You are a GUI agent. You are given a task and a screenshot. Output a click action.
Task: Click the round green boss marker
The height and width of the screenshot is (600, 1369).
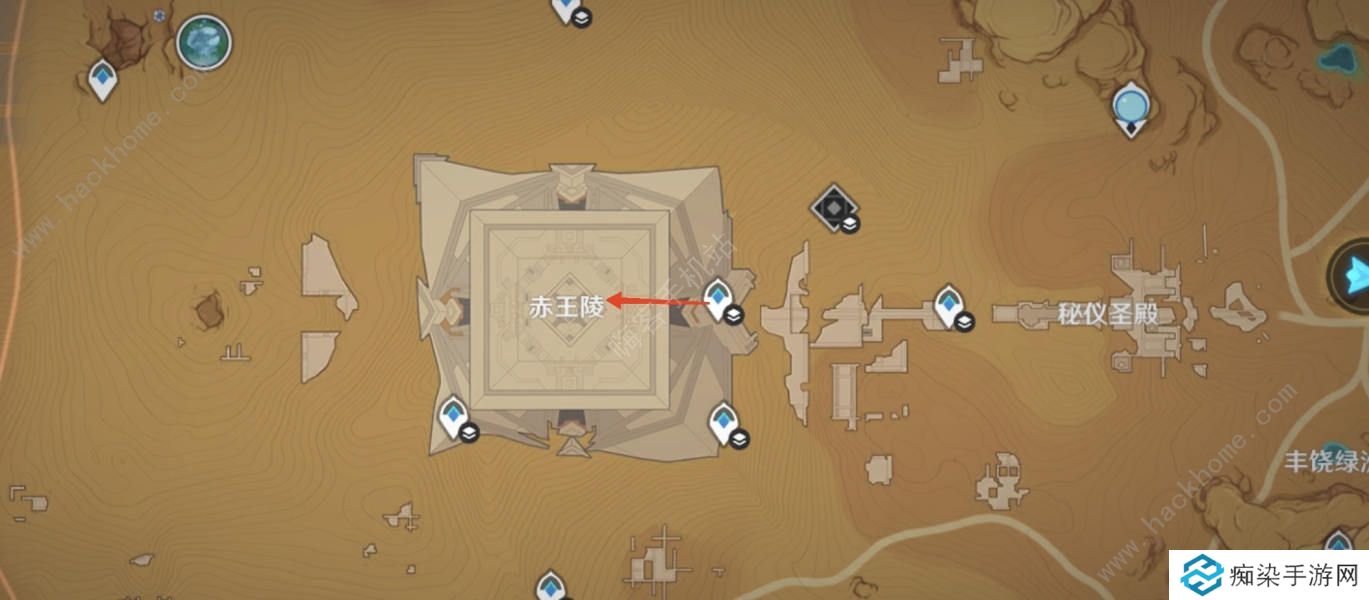pyautogui.click(x=204, y=43)
